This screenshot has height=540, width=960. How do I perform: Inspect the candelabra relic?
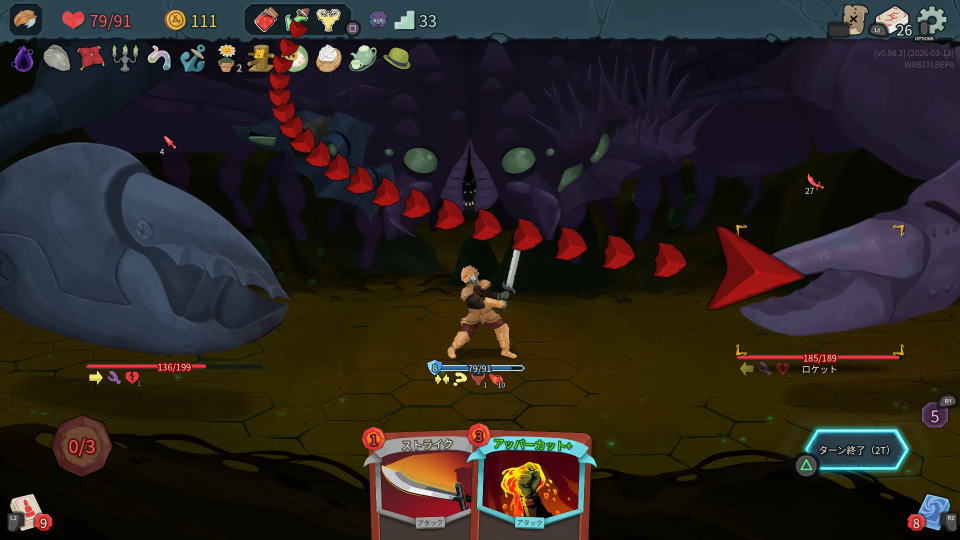coord(124,58)
